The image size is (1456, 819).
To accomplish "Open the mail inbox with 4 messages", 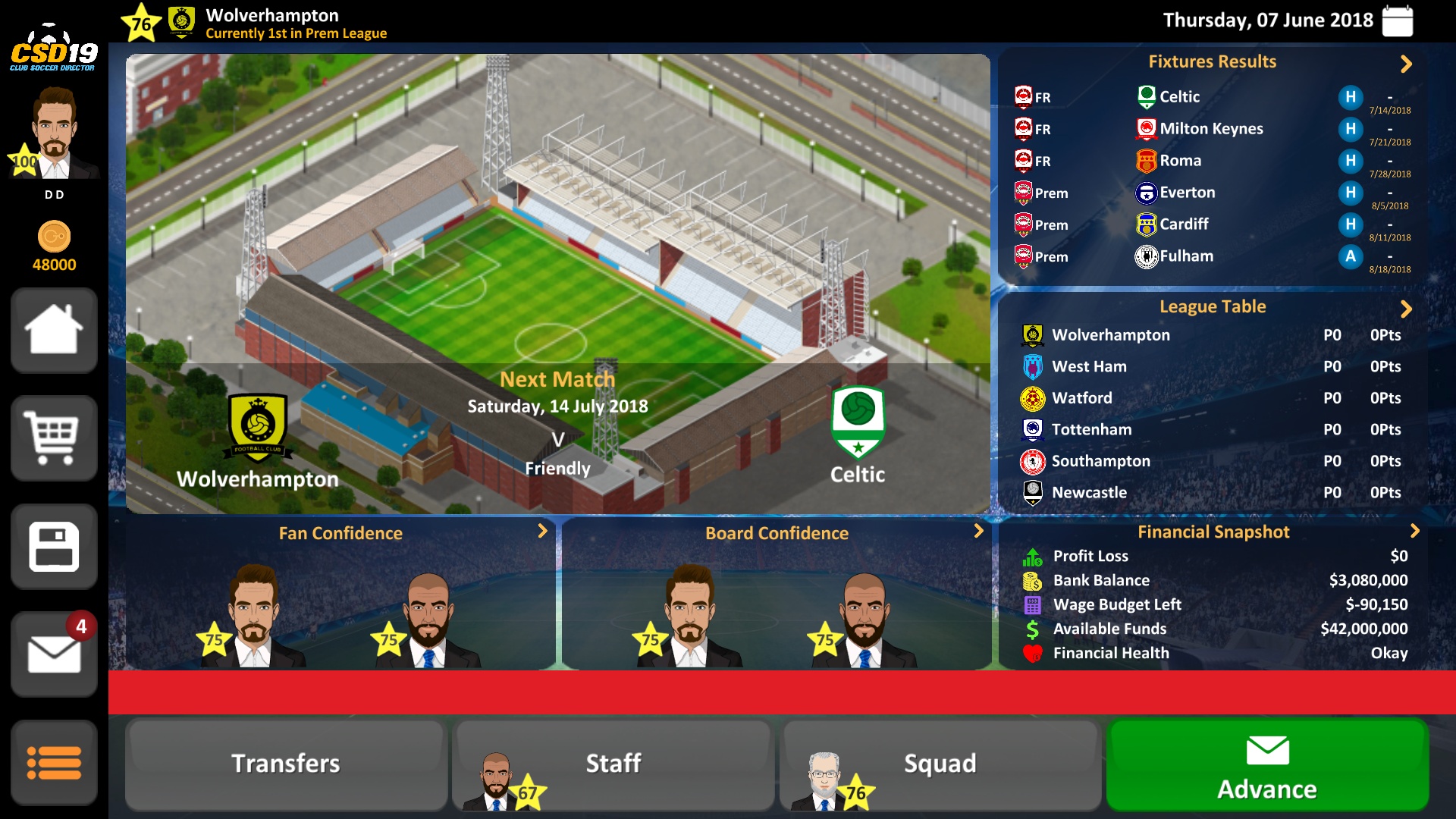I will pyautogui.click(x=54, y=654).
